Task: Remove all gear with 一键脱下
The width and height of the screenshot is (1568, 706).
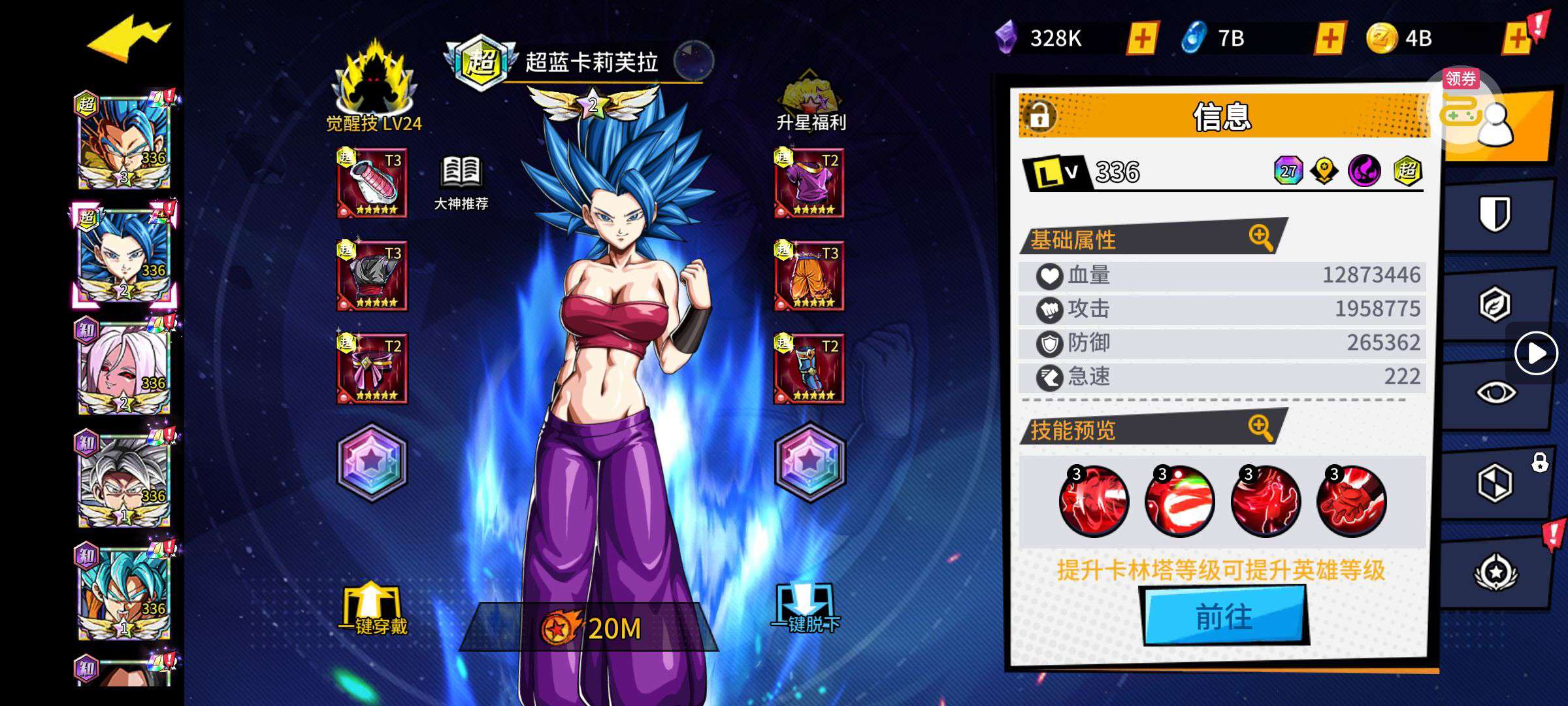Action: coord(806,609)
